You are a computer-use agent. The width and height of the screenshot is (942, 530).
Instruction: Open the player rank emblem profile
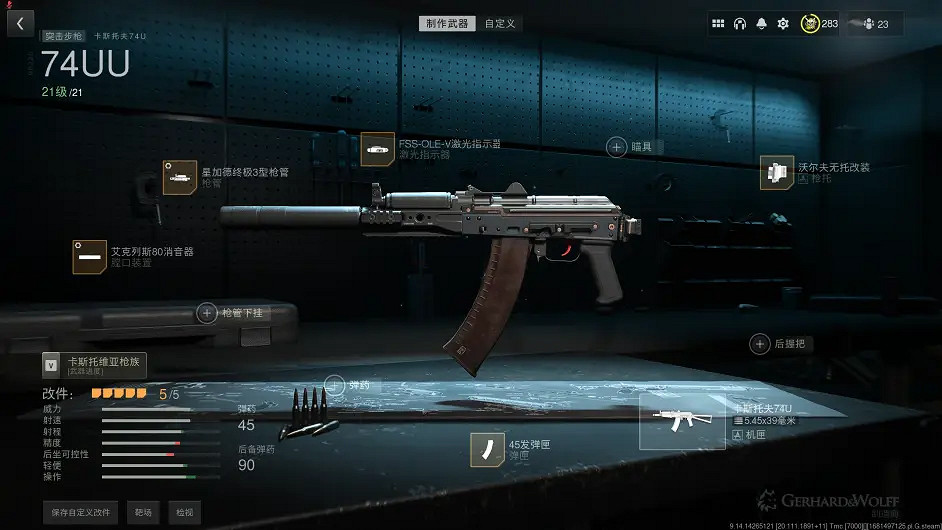pos(810,24)
